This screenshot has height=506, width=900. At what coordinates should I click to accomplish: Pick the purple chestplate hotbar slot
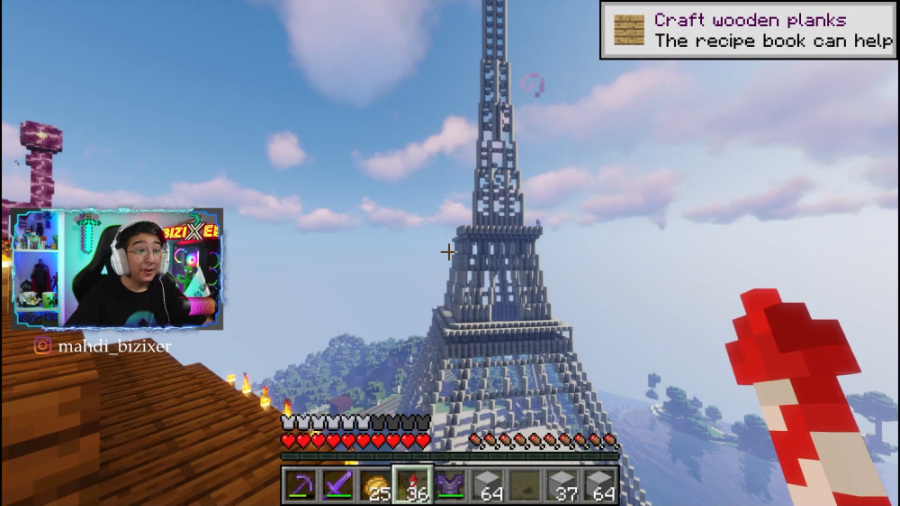pyautogui.click(x=450, y=486)
